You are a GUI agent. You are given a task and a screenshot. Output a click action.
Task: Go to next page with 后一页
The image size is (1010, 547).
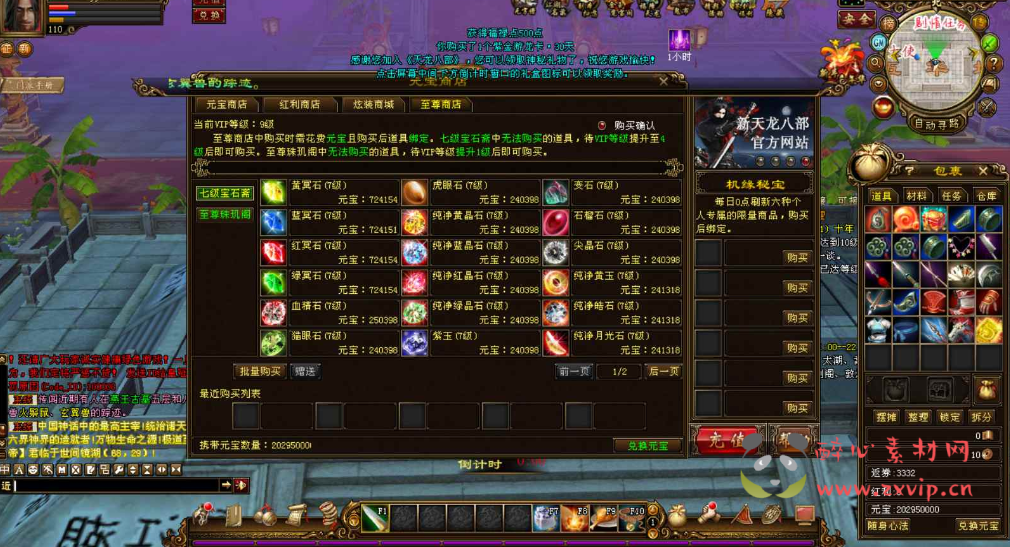(664, 371)
